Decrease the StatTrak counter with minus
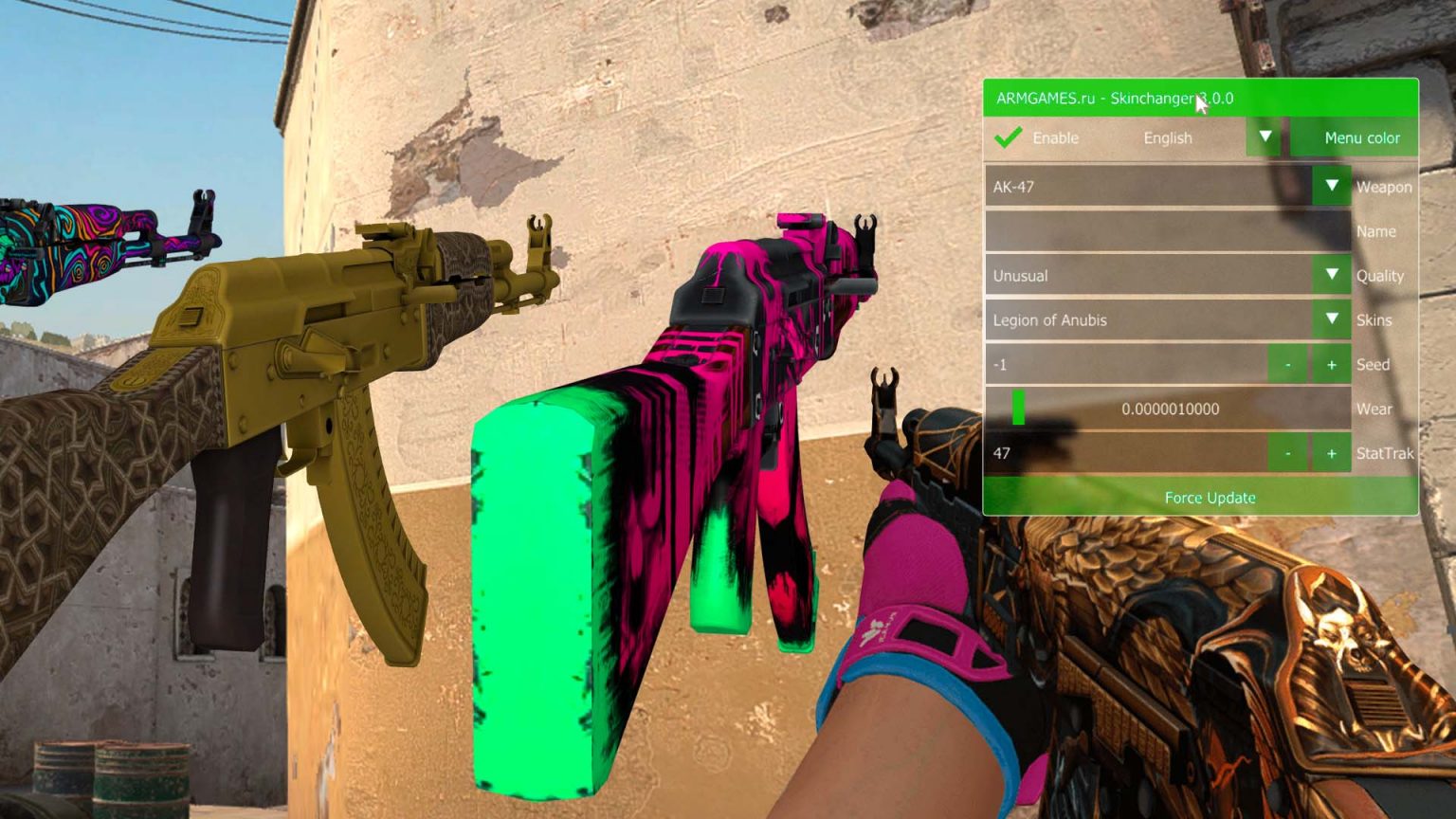This screenshot has width=1456, height=819. (1287, 453)
